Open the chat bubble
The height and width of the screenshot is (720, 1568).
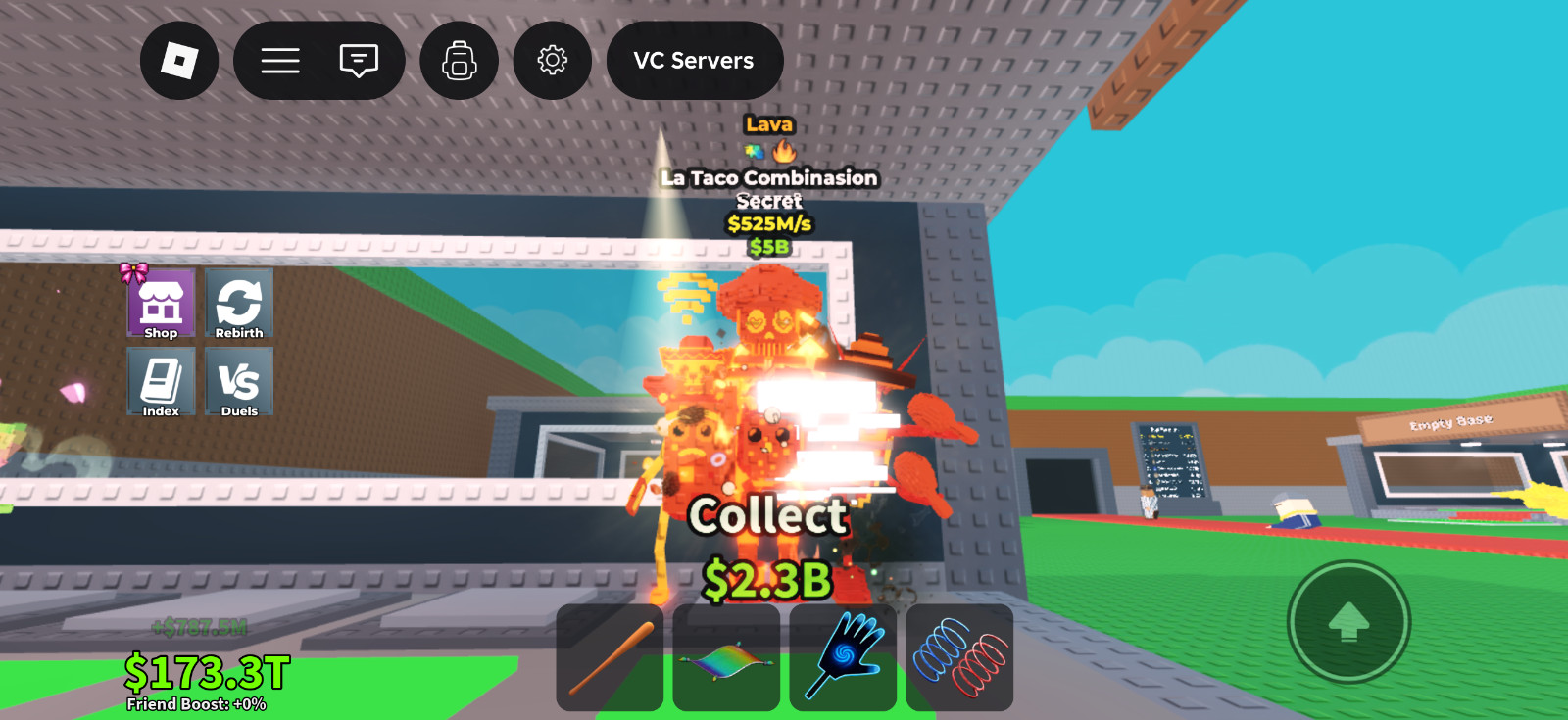click(x=360, y=60)
